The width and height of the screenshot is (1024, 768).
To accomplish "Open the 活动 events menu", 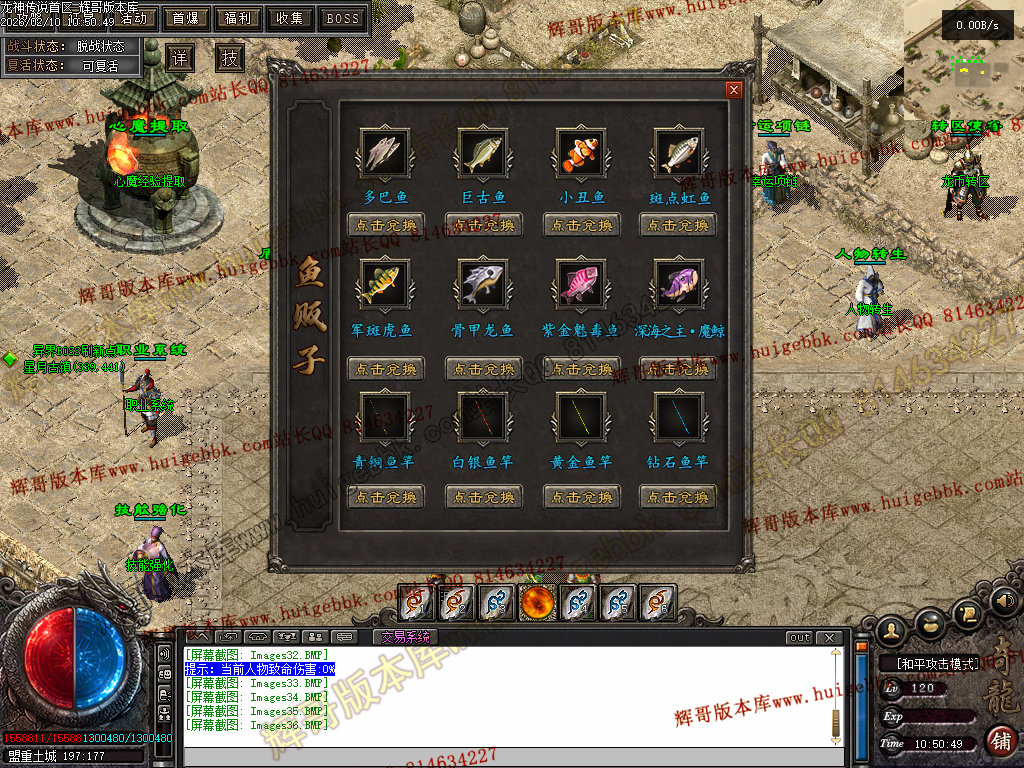I will pyautogui.click(x=138, y=18).
